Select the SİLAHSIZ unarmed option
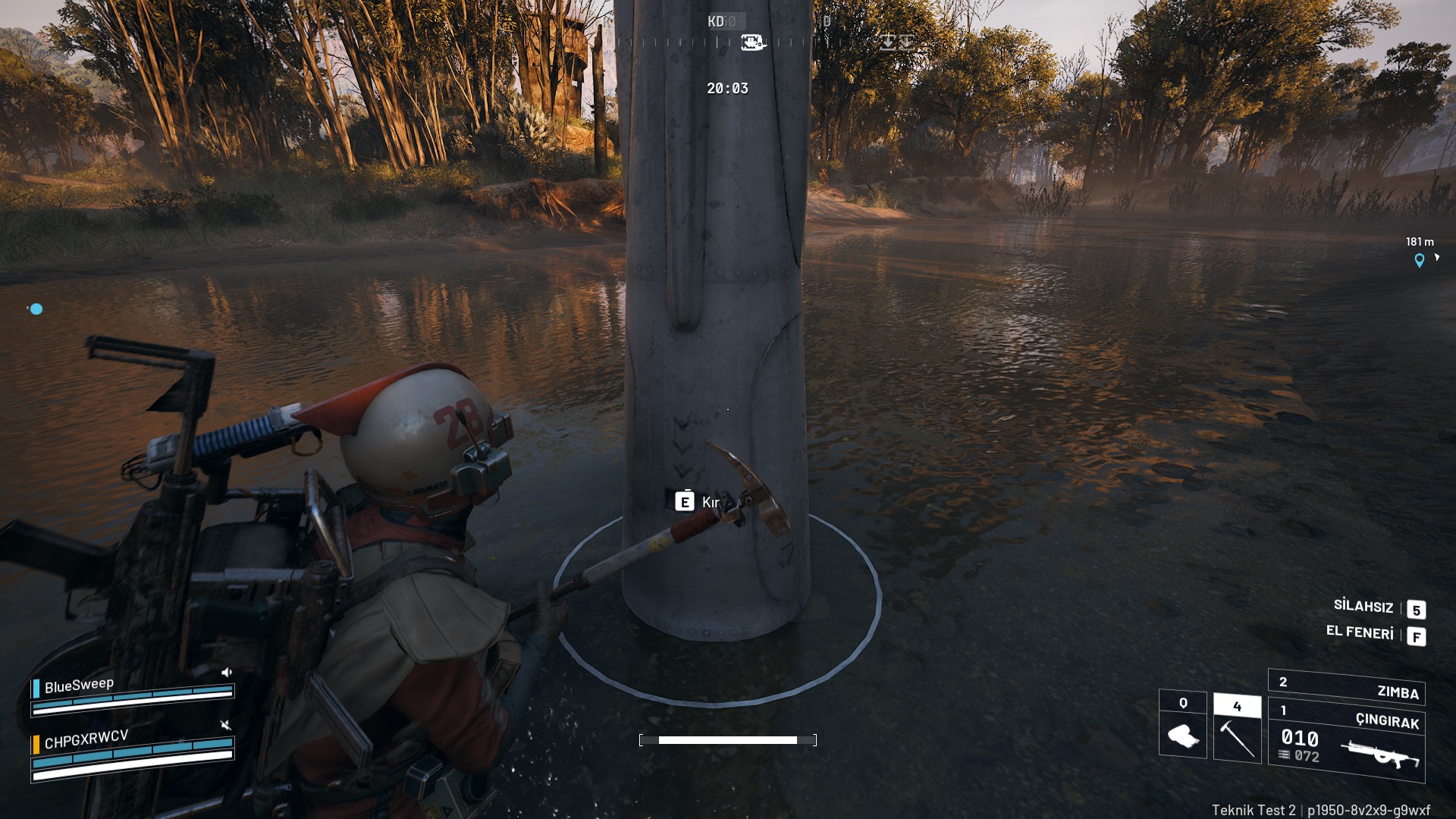1456x819 pixels. (1363, 606)
